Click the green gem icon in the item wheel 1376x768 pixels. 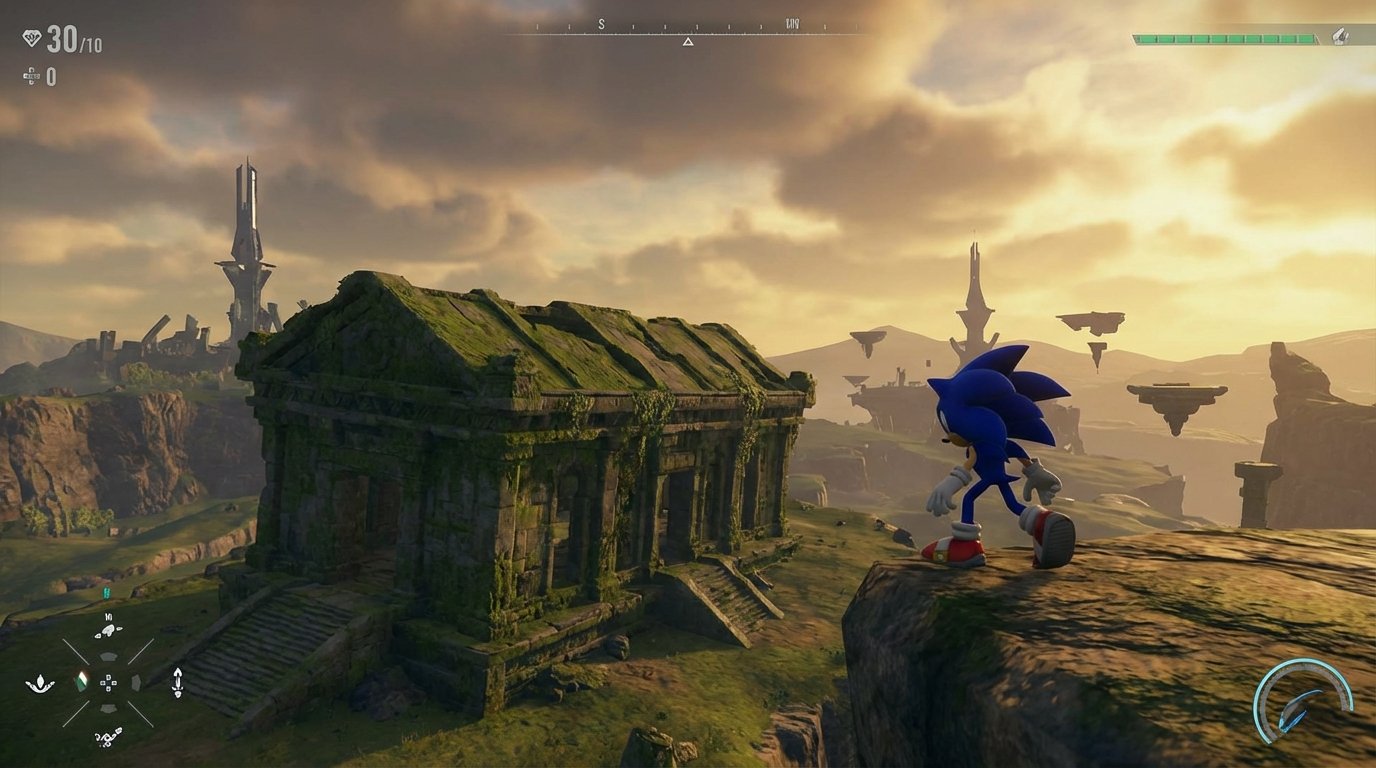tap(83, 682)
